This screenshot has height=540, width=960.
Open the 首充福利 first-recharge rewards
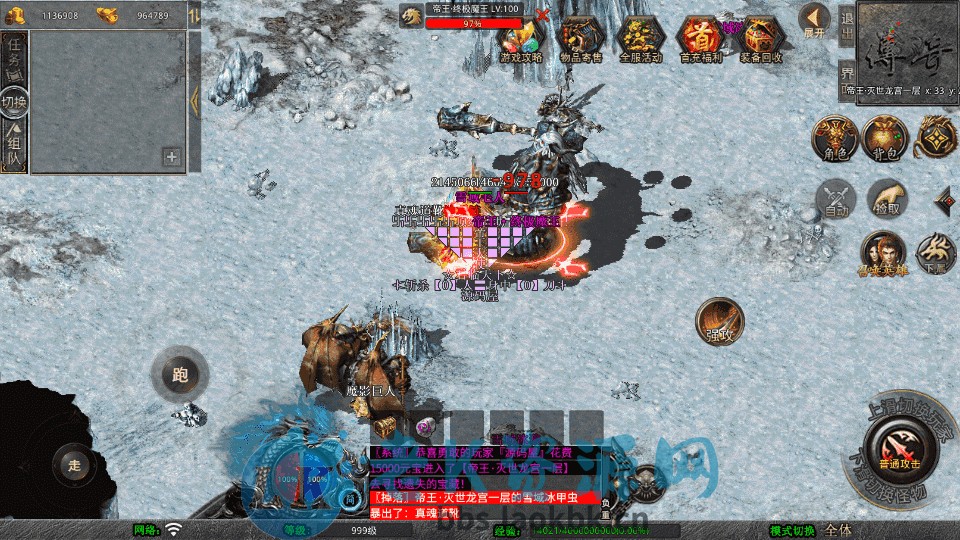pos(701,40)
